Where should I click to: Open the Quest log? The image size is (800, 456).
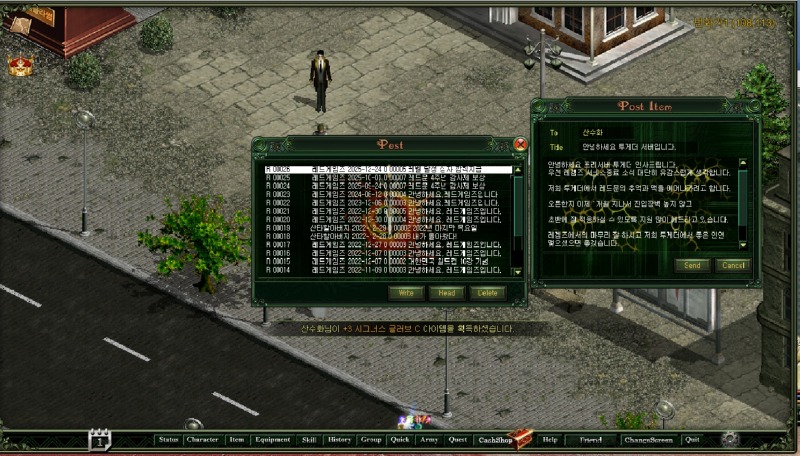click(x=458, y=439)
